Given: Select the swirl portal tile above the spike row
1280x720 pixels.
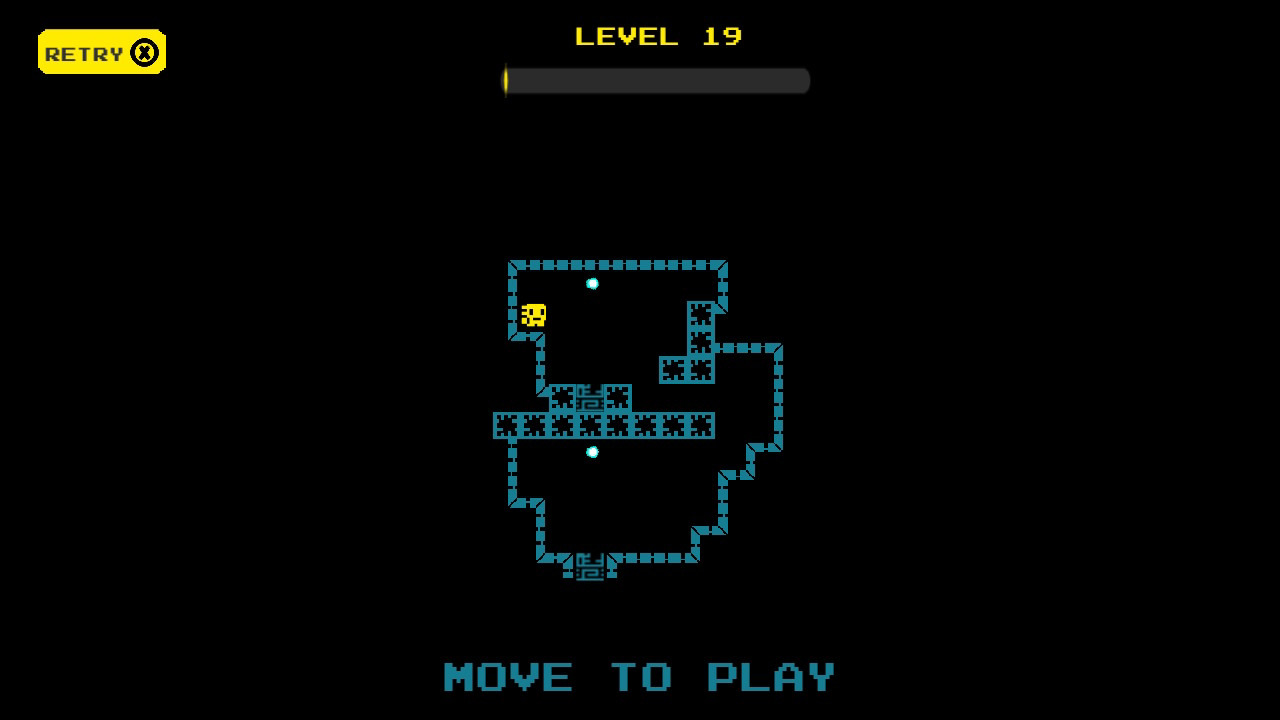Looking at the screenshot, I should 589,396.
